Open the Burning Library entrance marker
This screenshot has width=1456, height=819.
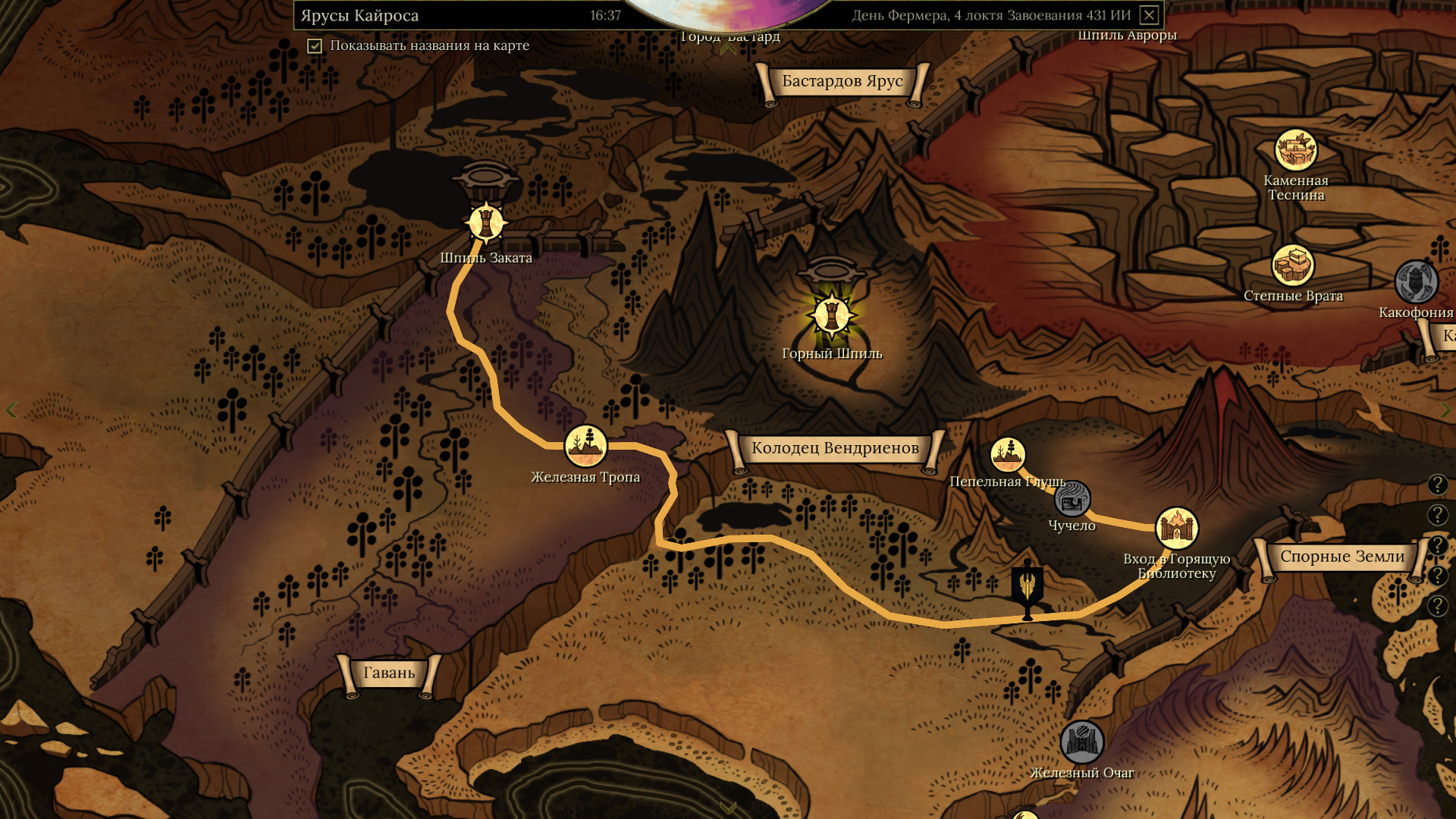(1176, 528)
